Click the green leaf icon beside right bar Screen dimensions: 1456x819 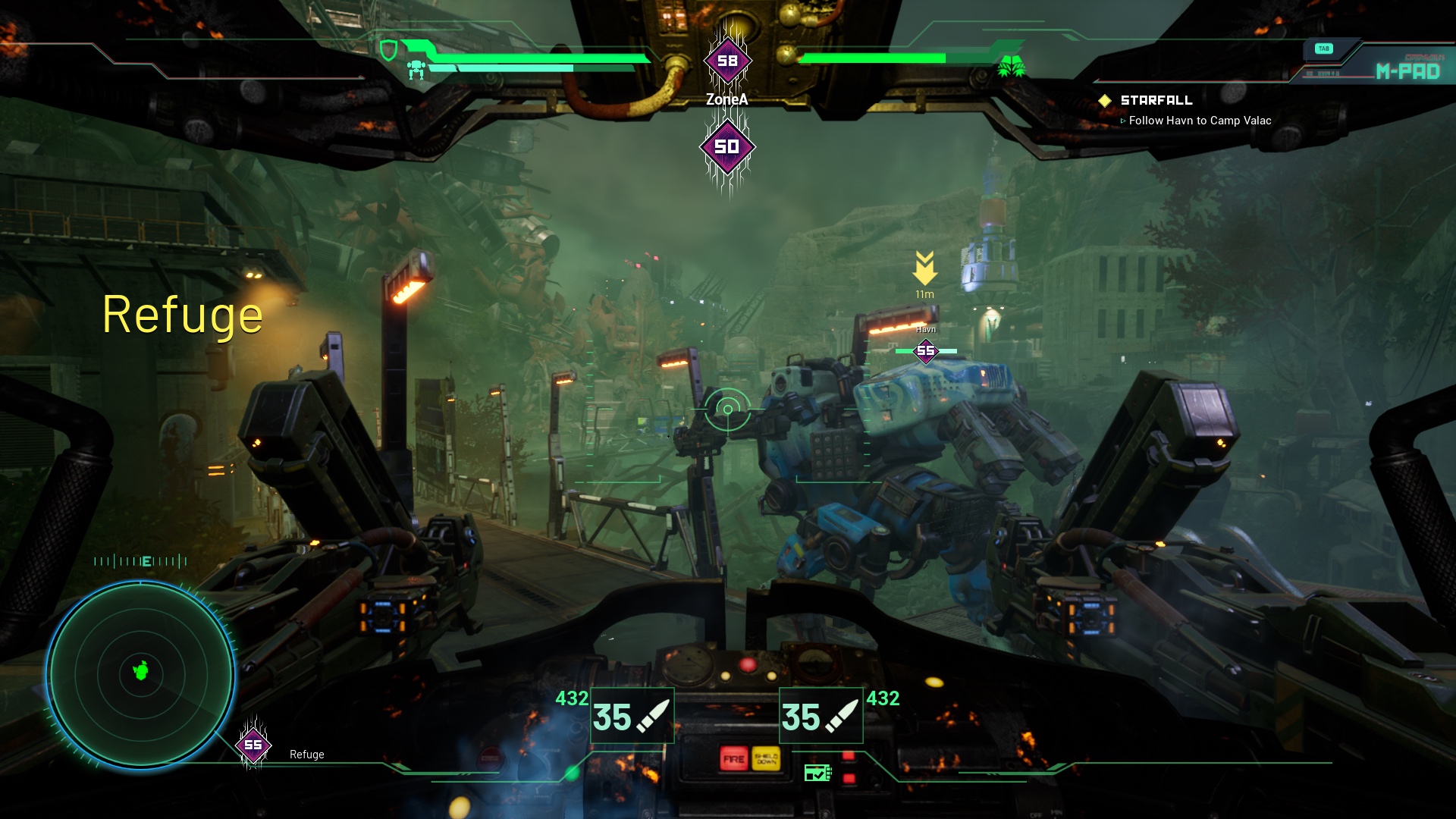tap(1011, 67)
